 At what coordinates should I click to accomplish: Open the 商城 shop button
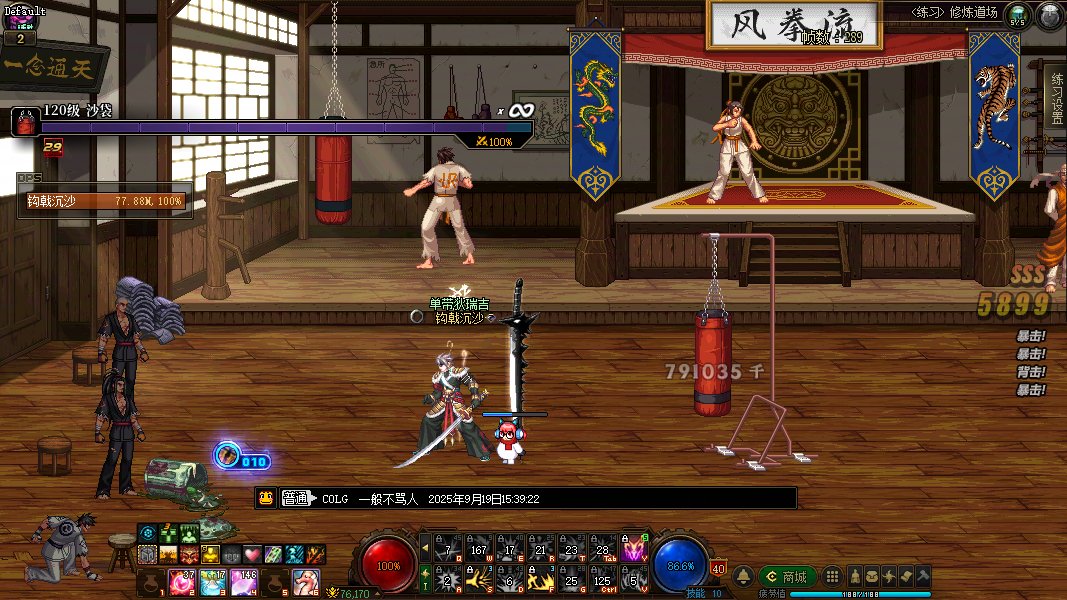coord(787,577)
